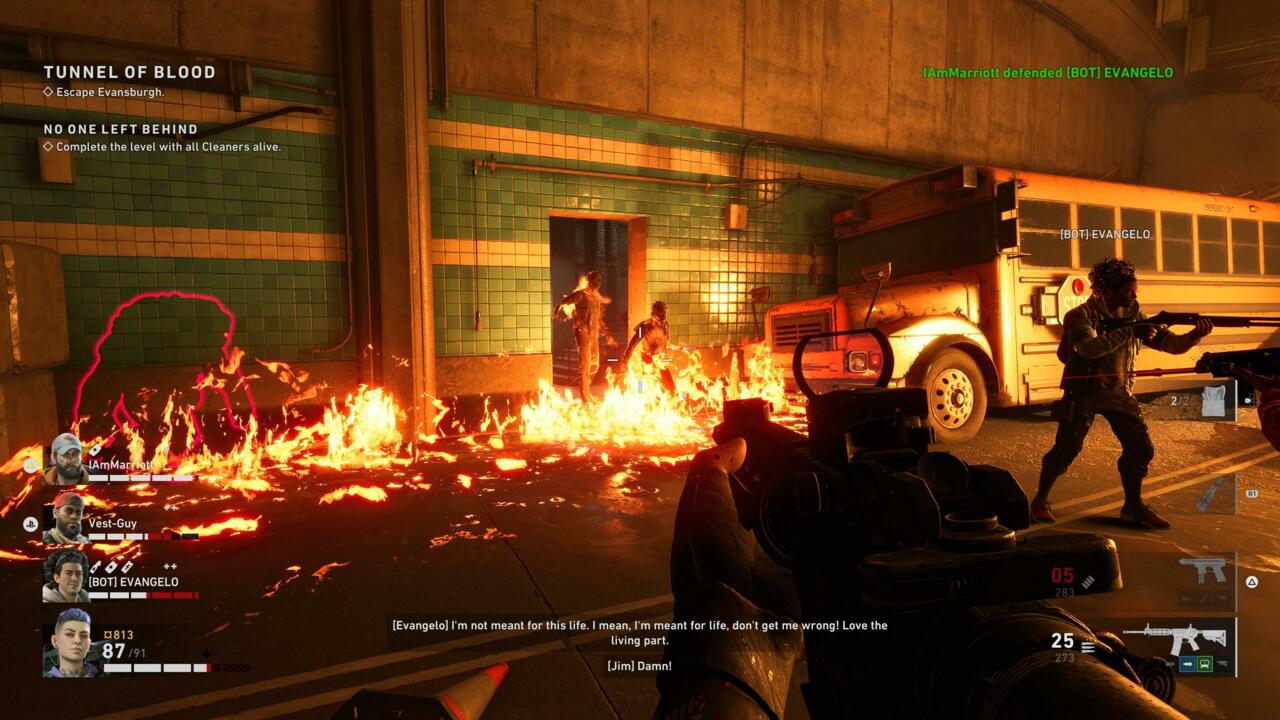This screenshot has height=720, width=1280.
Task: View the No One Left Behind objective
Action: (x=120, y=129)
